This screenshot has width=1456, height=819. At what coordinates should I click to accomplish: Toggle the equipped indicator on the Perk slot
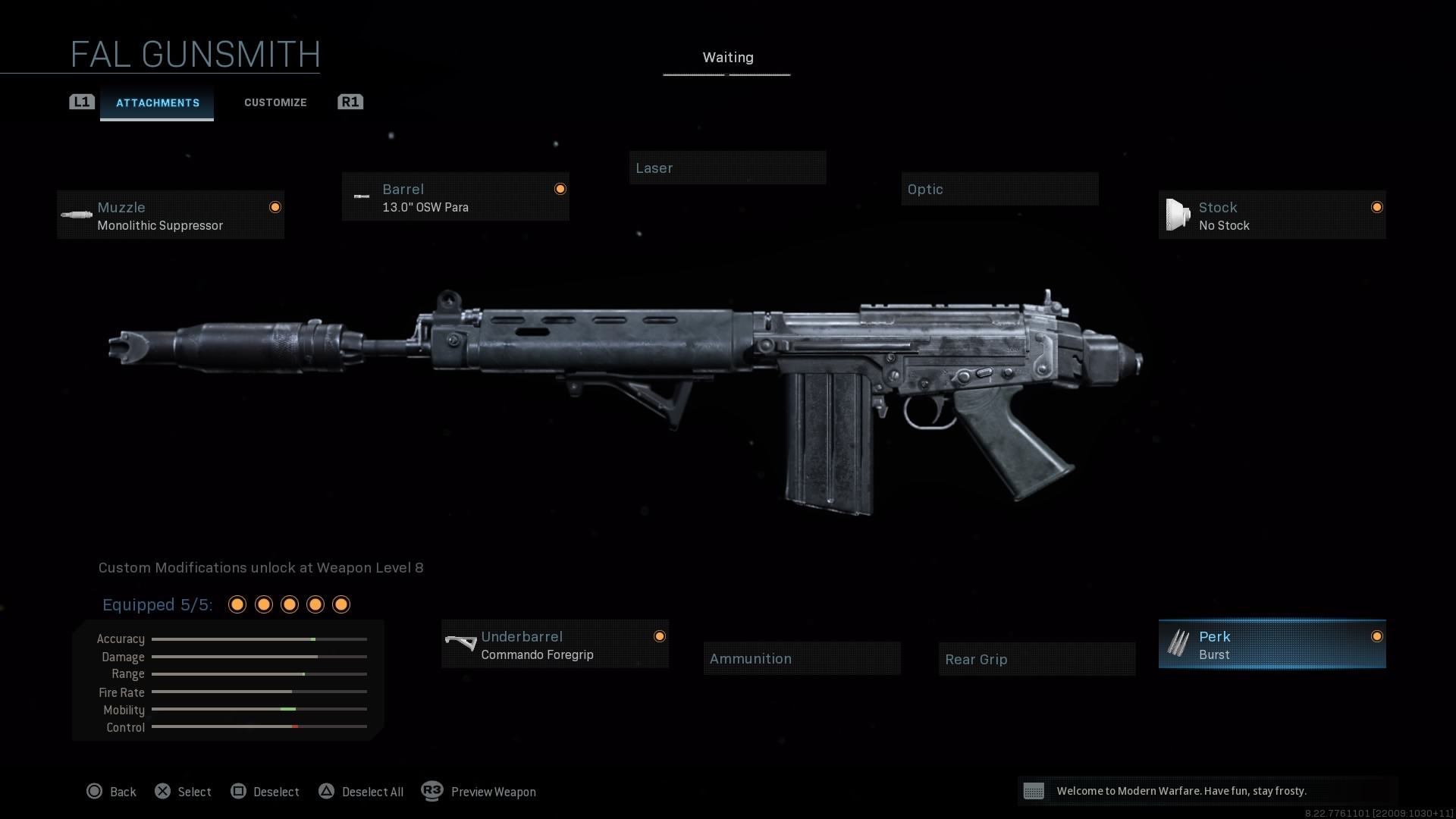[x=1378, y=637]
